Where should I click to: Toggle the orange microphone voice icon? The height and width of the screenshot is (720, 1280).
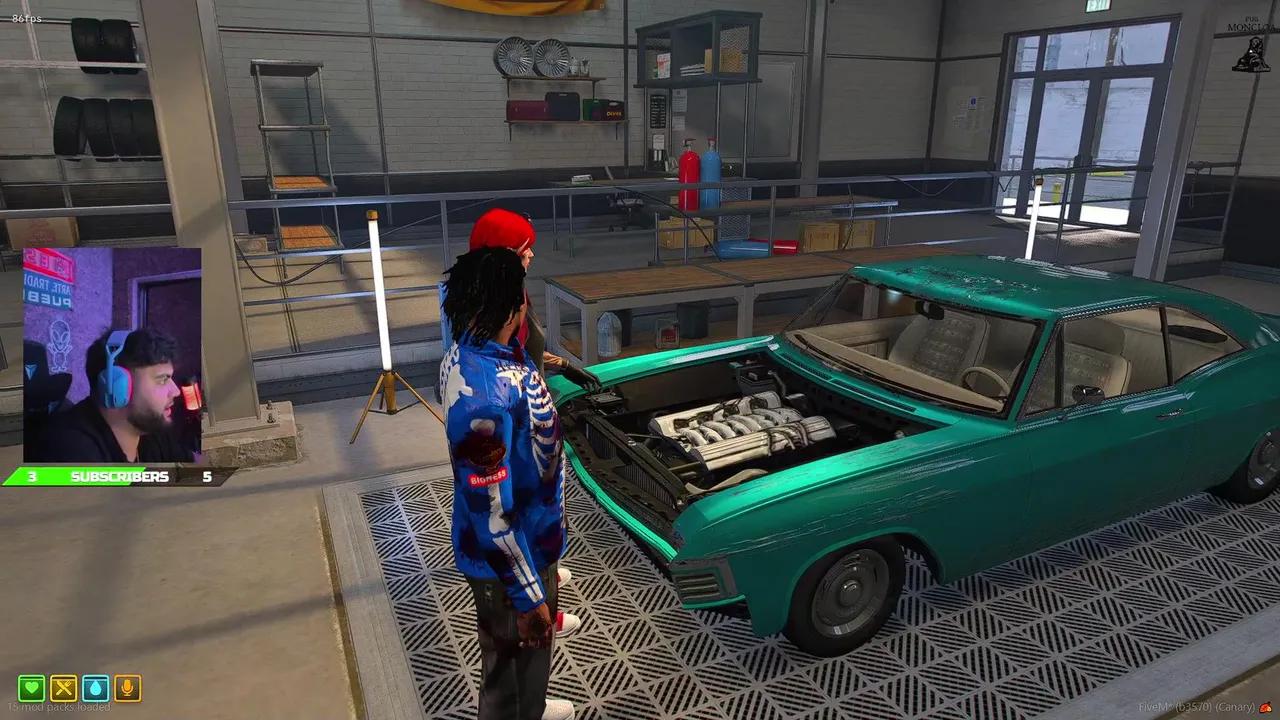(x=127, y=688)
